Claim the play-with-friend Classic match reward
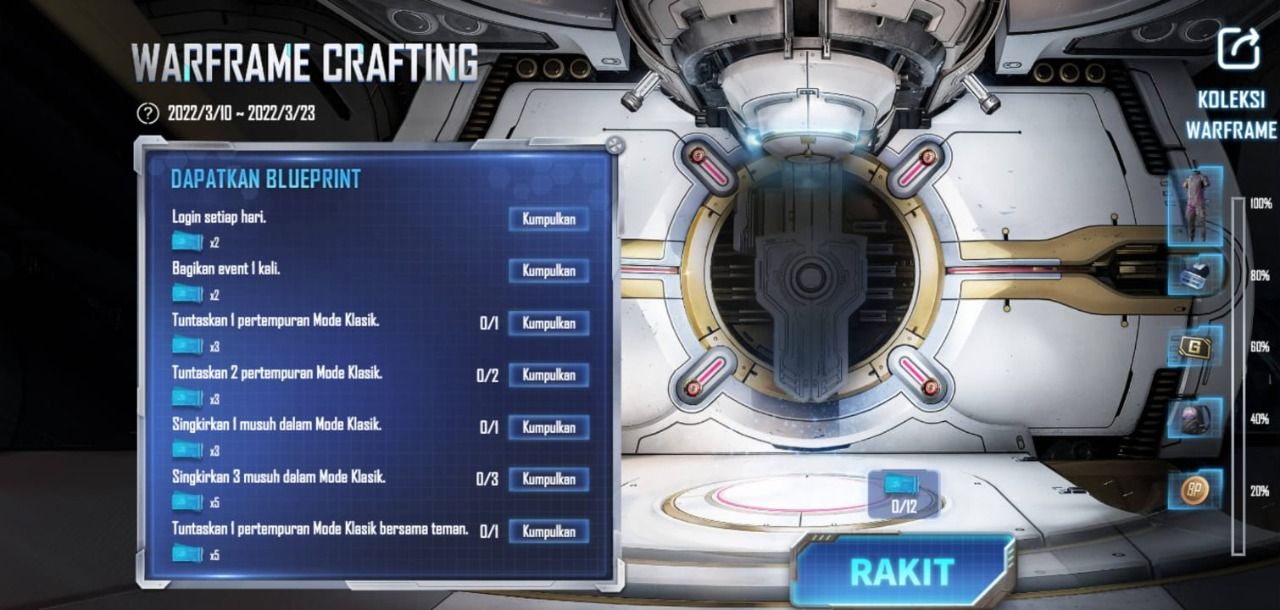Screen dimensions: 1280x610 [548, 531]
